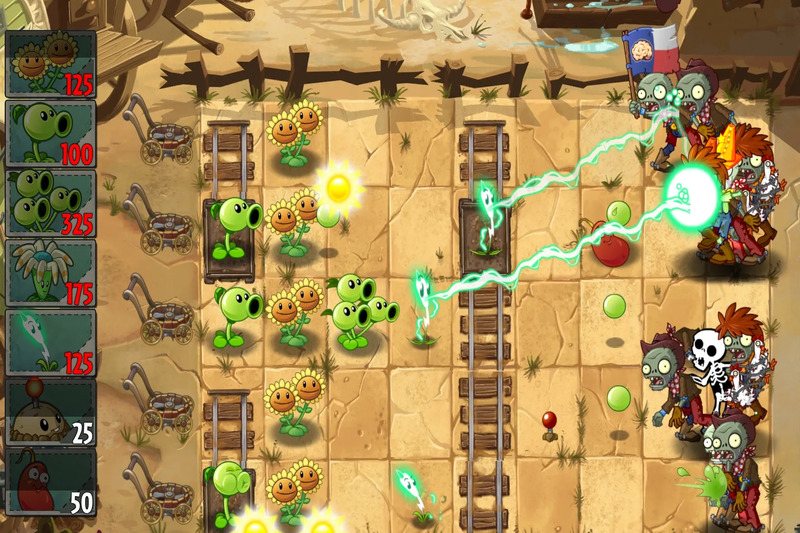Pick the Lightning Reed seed packet
800x533 pixels.
(50, 343)
